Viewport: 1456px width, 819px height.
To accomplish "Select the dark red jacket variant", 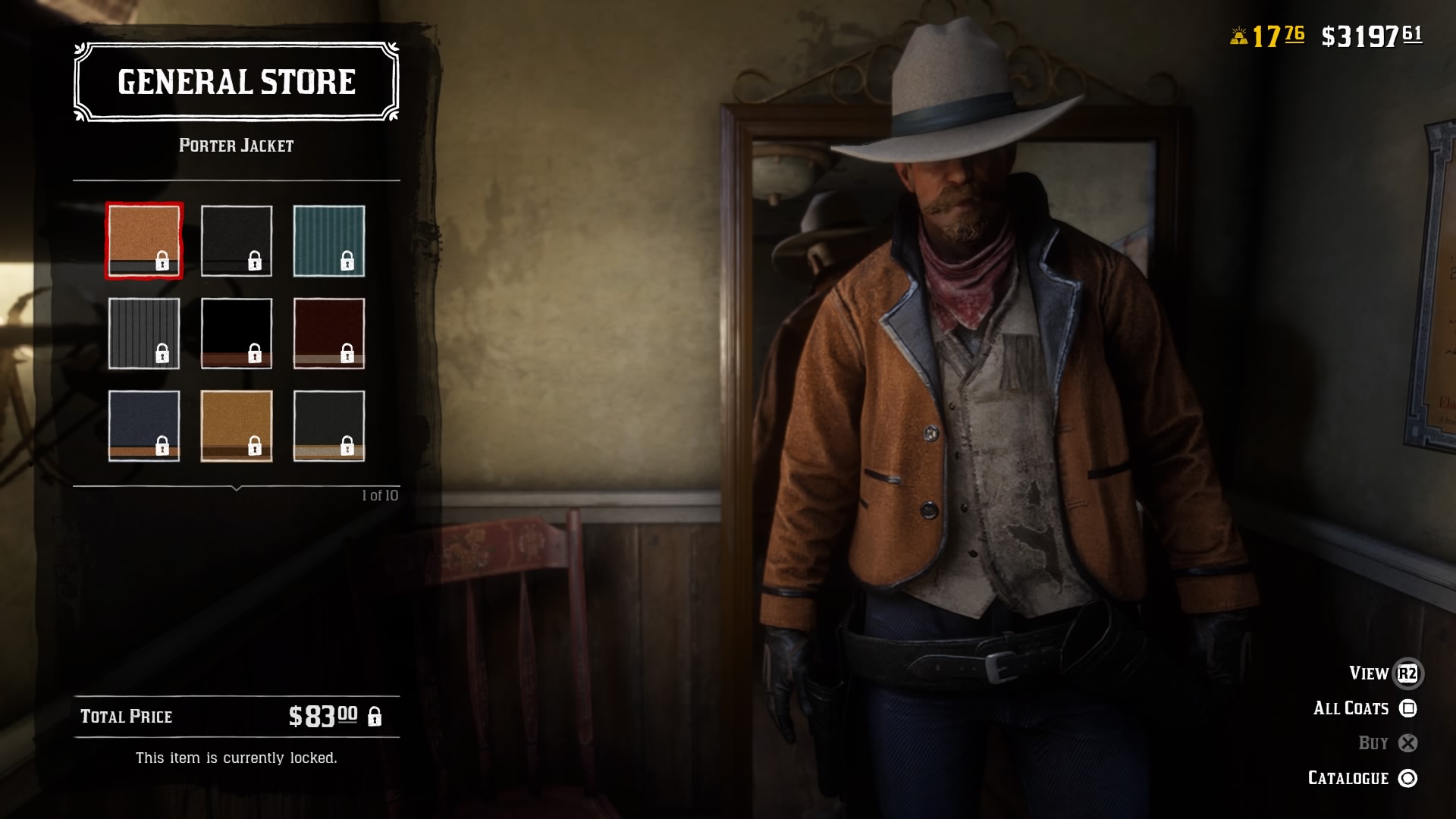I will point(329,333).
